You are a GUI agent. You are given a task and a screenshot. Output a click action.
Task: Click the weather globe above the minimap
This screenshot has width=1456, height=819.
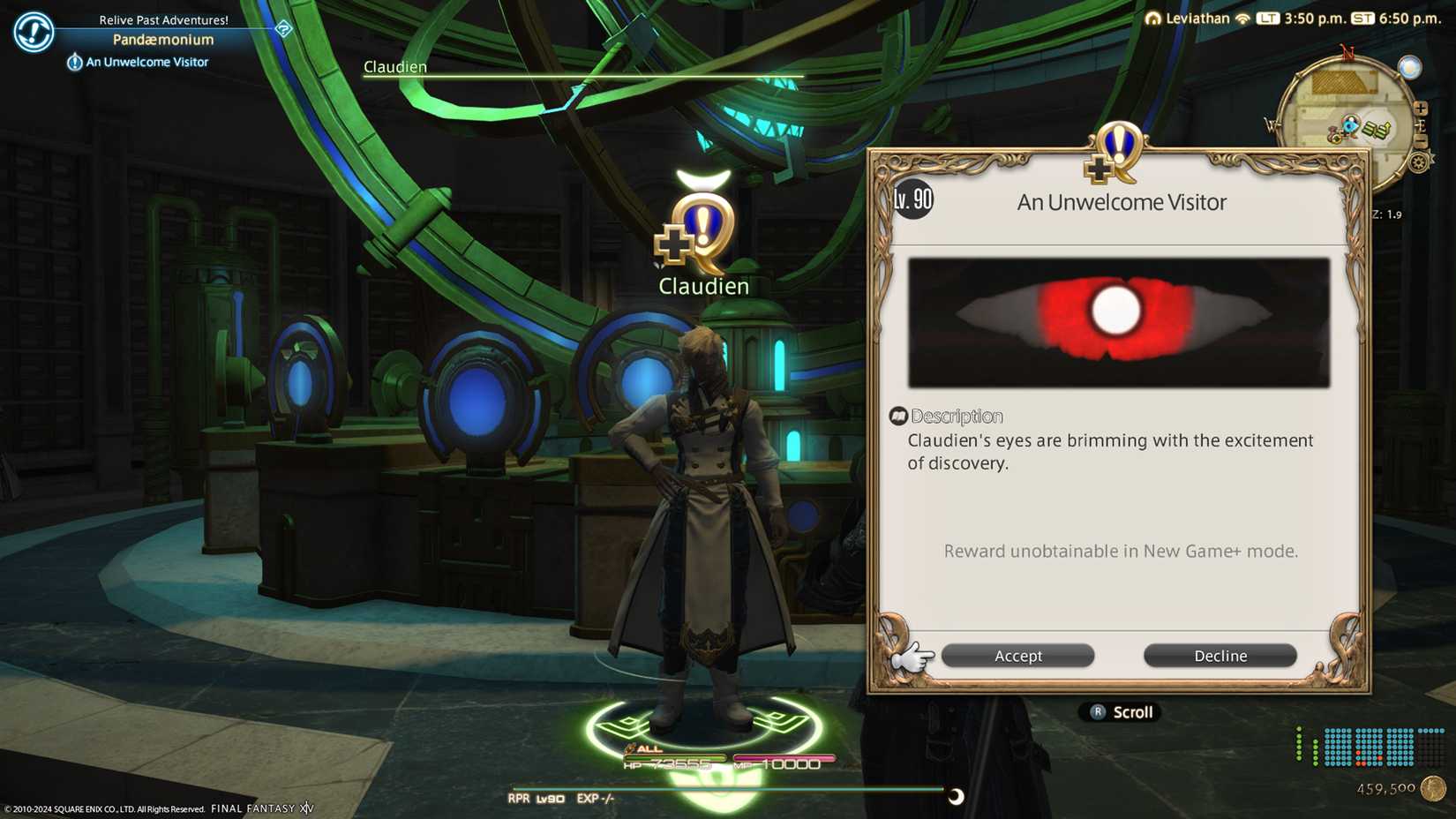[x=1410, y=69]
